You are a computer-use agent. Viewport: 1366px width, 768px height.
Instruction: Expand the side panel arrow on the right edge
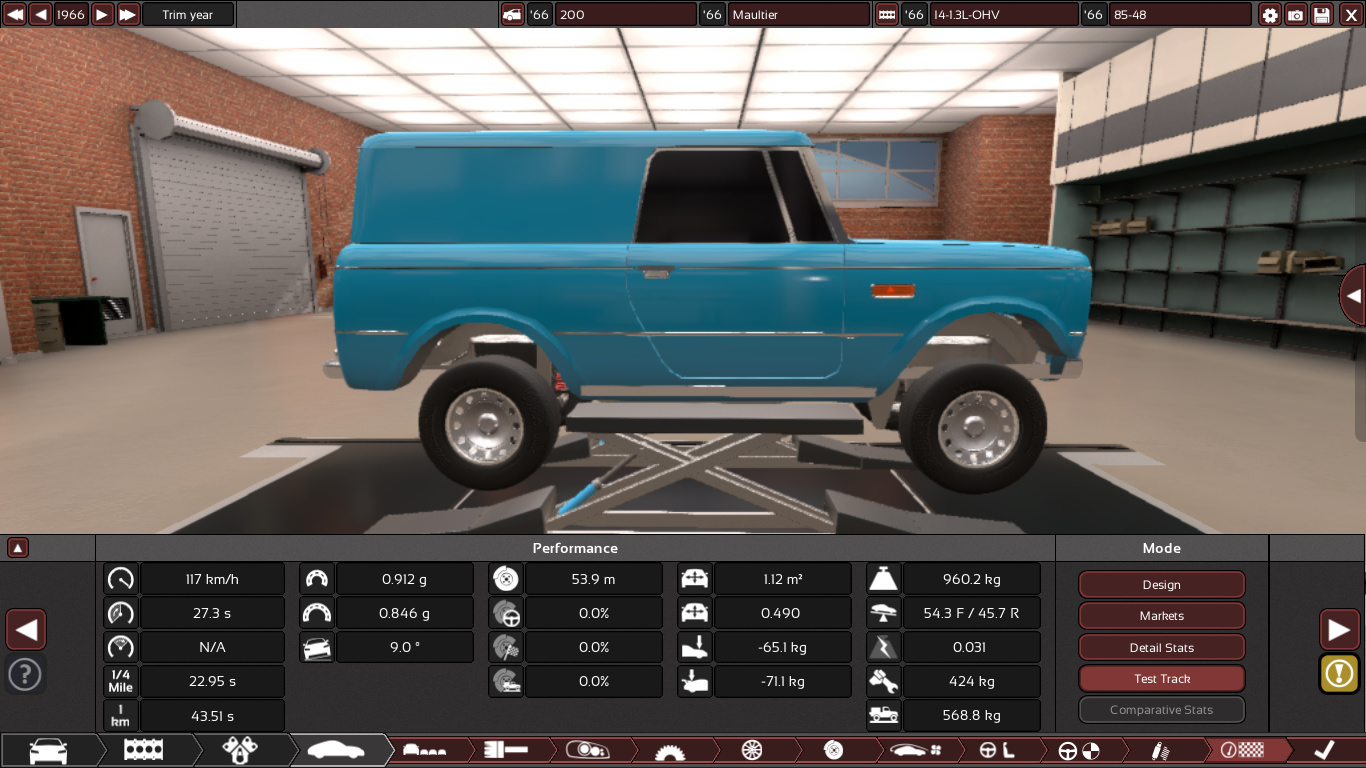(x=1353, y=296)
